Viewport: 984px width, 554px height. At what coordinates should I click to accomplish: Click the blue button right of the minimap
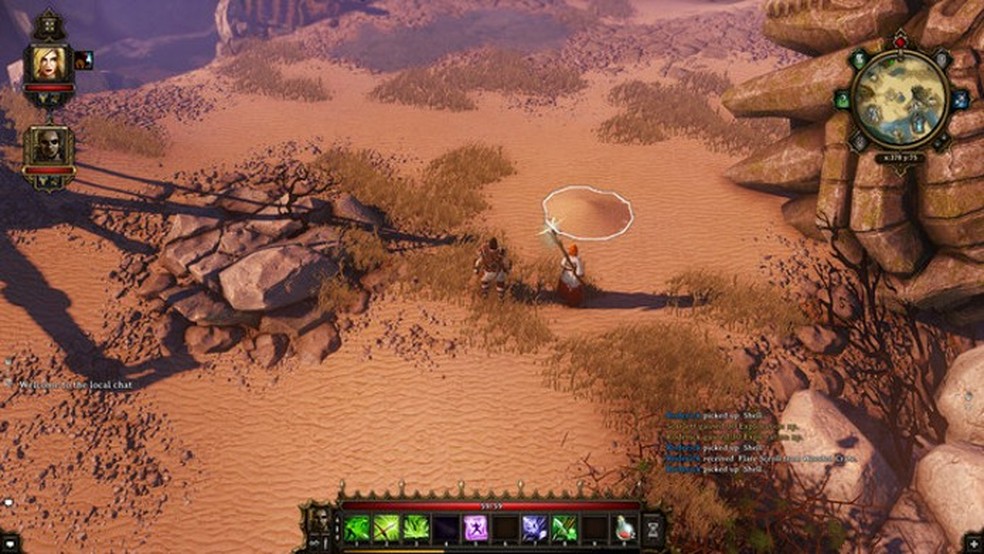[x=960, y=100]
